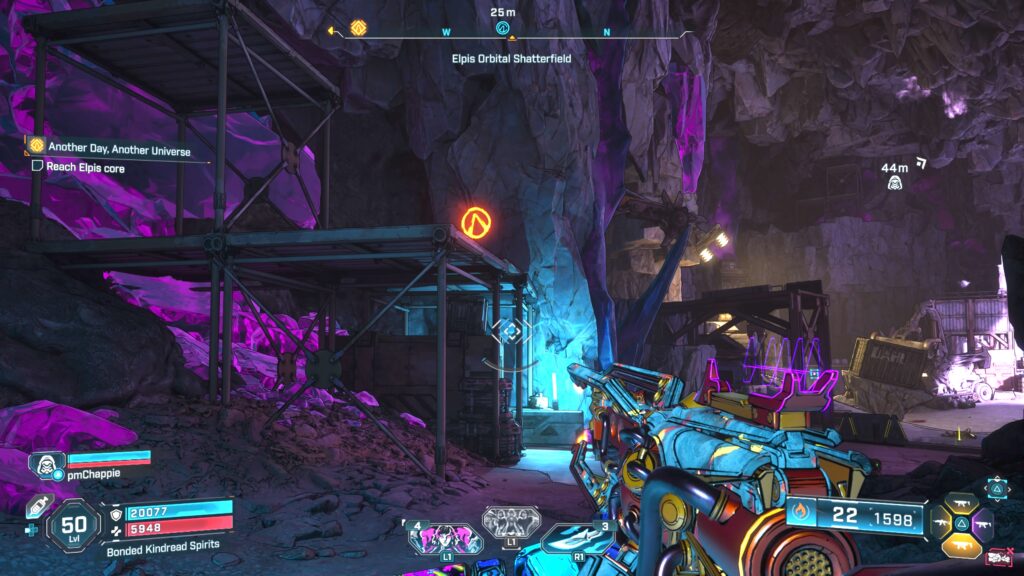1024x576 pixels.
Task: Click the cyan d-pad triangle indicator
Action: pyautogui.click(x=997, y=489)
